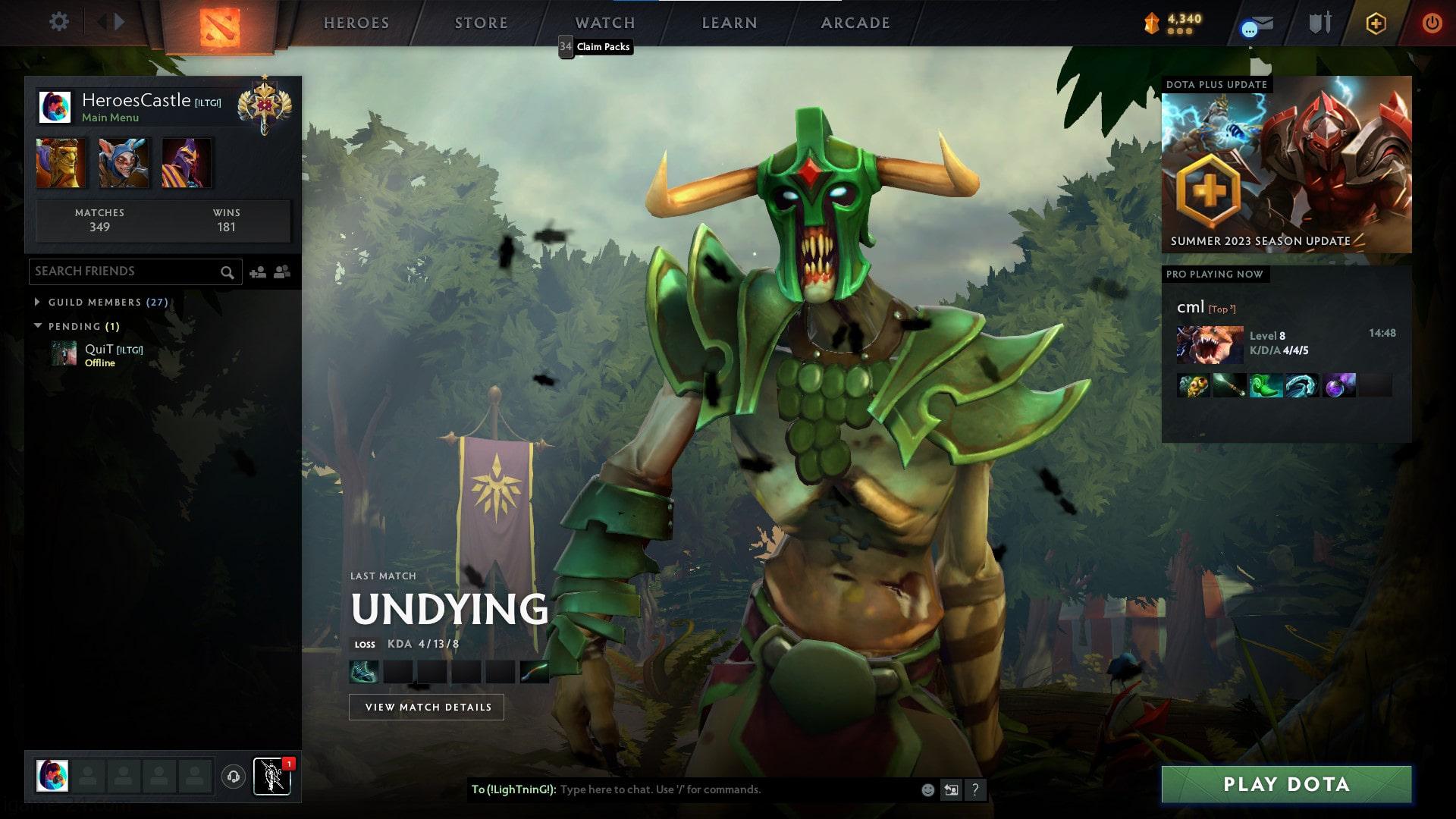Open the armory shield icon
This screenshot has height=819, width=1456.
(1319, 23)
